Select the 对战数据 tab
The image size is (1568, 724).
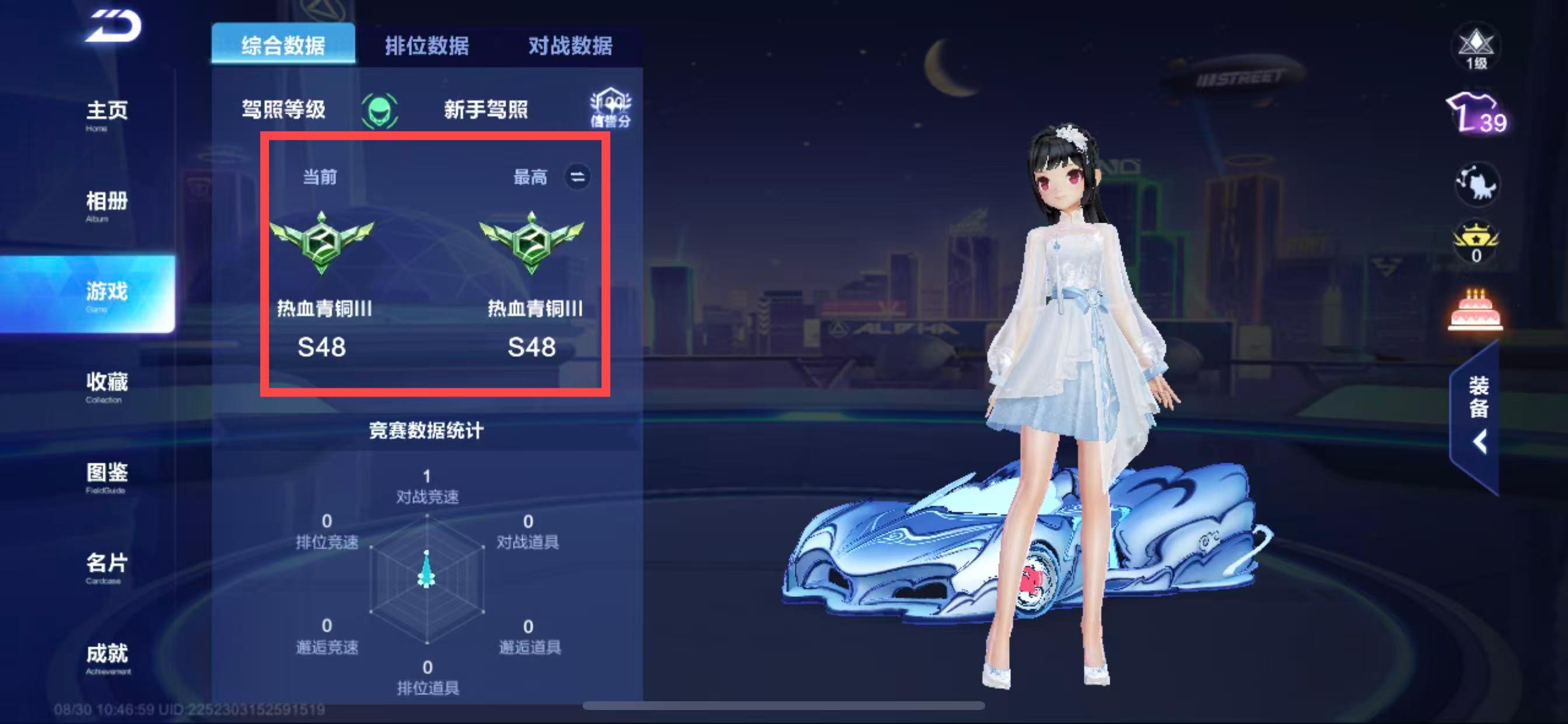pos(570,45)
